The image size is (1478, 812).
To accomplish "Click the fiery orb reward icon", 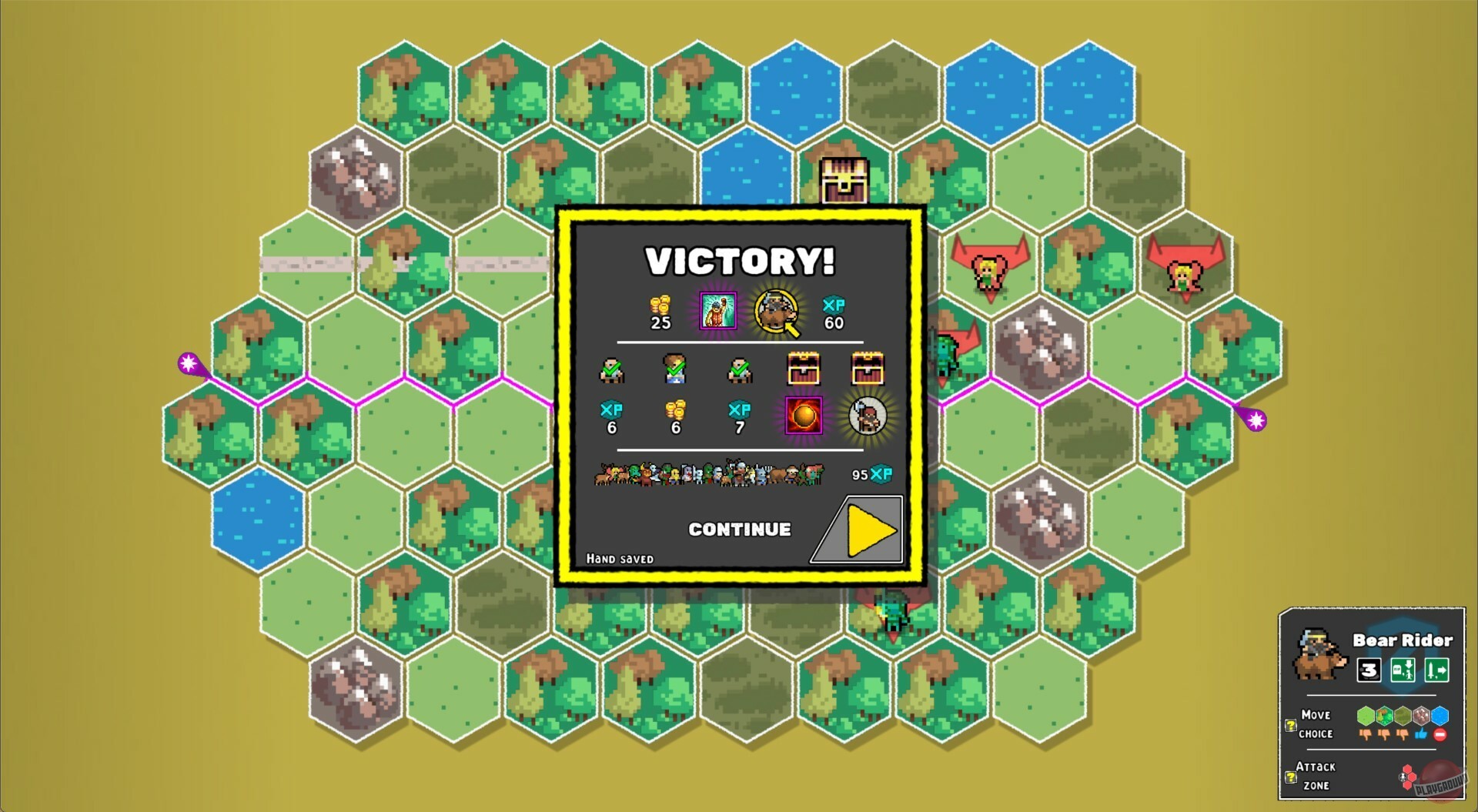I will coord(803,416).
